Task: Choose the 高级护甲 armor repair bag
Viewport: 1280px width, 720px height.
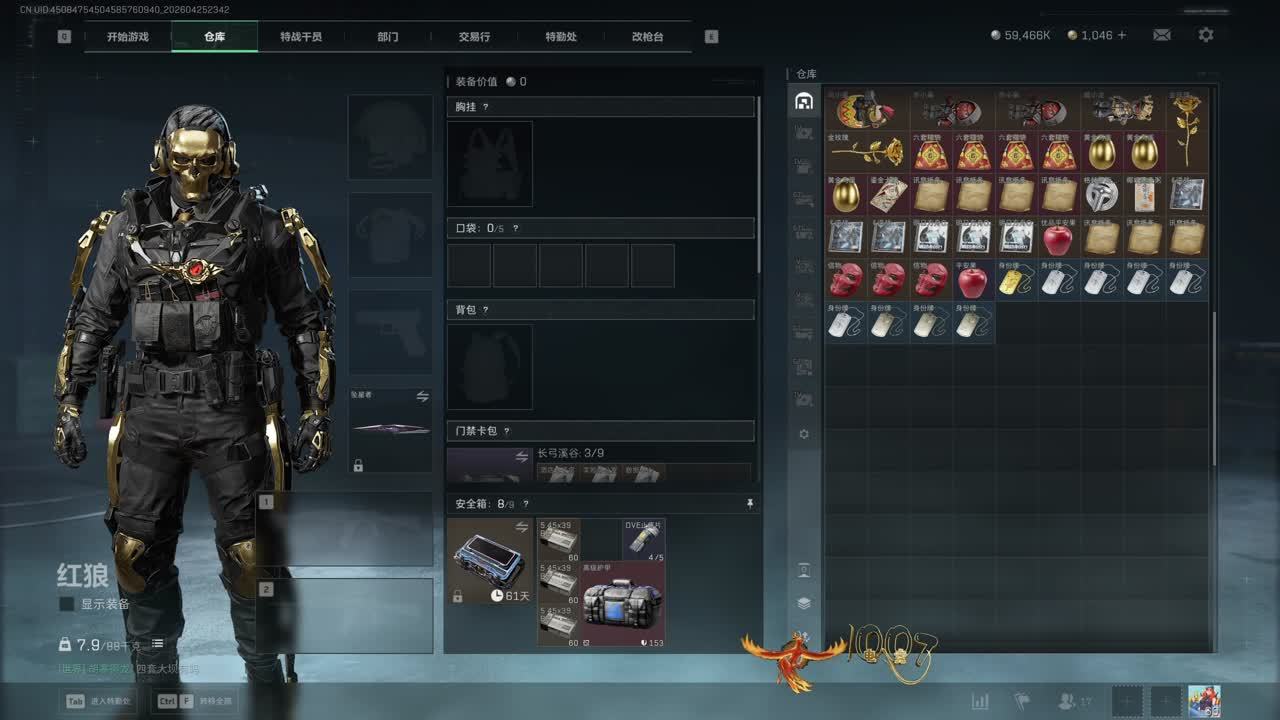Action: [622, 603]
